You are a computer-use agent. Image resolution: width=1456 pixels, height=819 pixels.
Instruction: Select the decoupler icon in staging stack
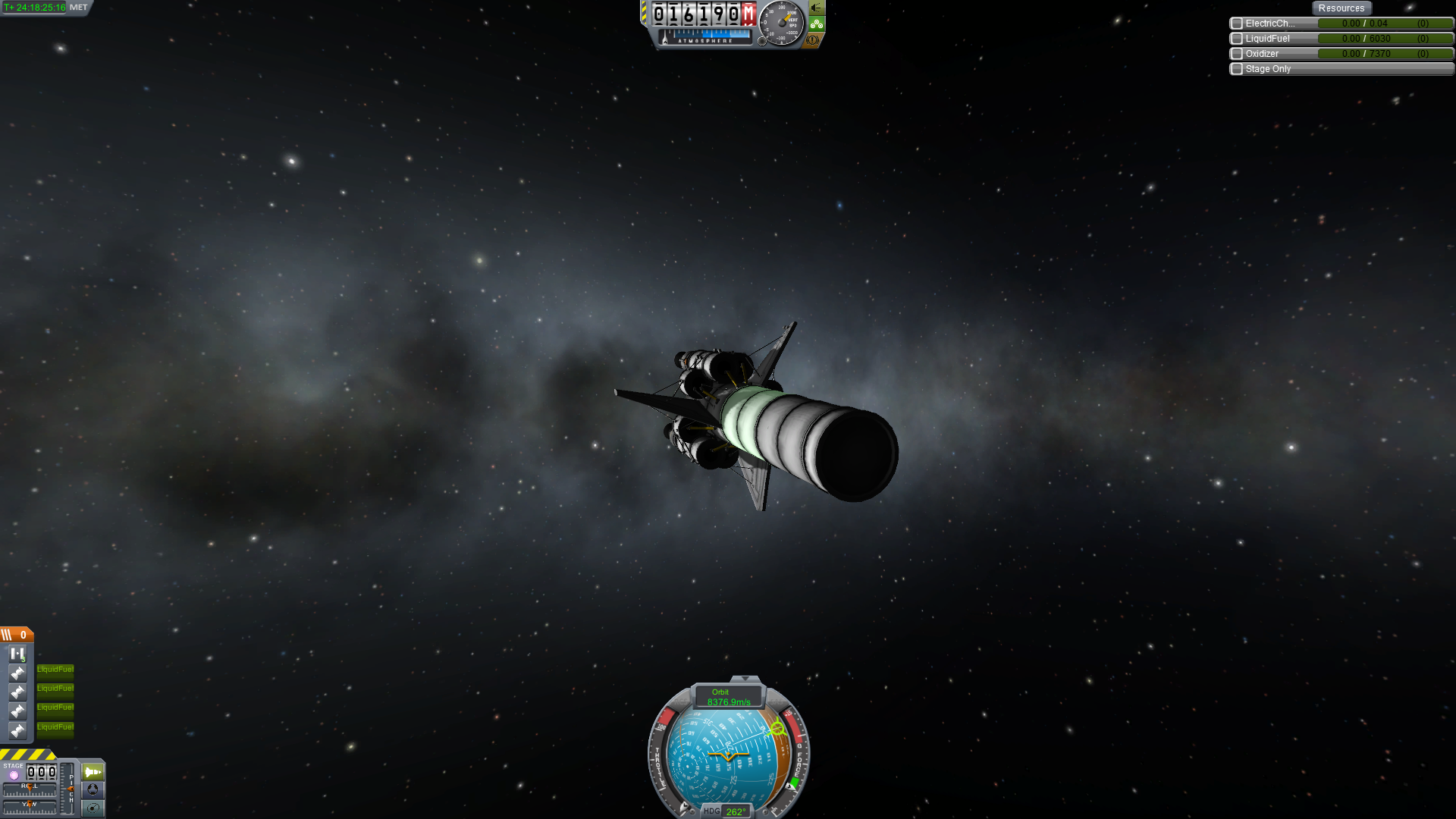17,654
